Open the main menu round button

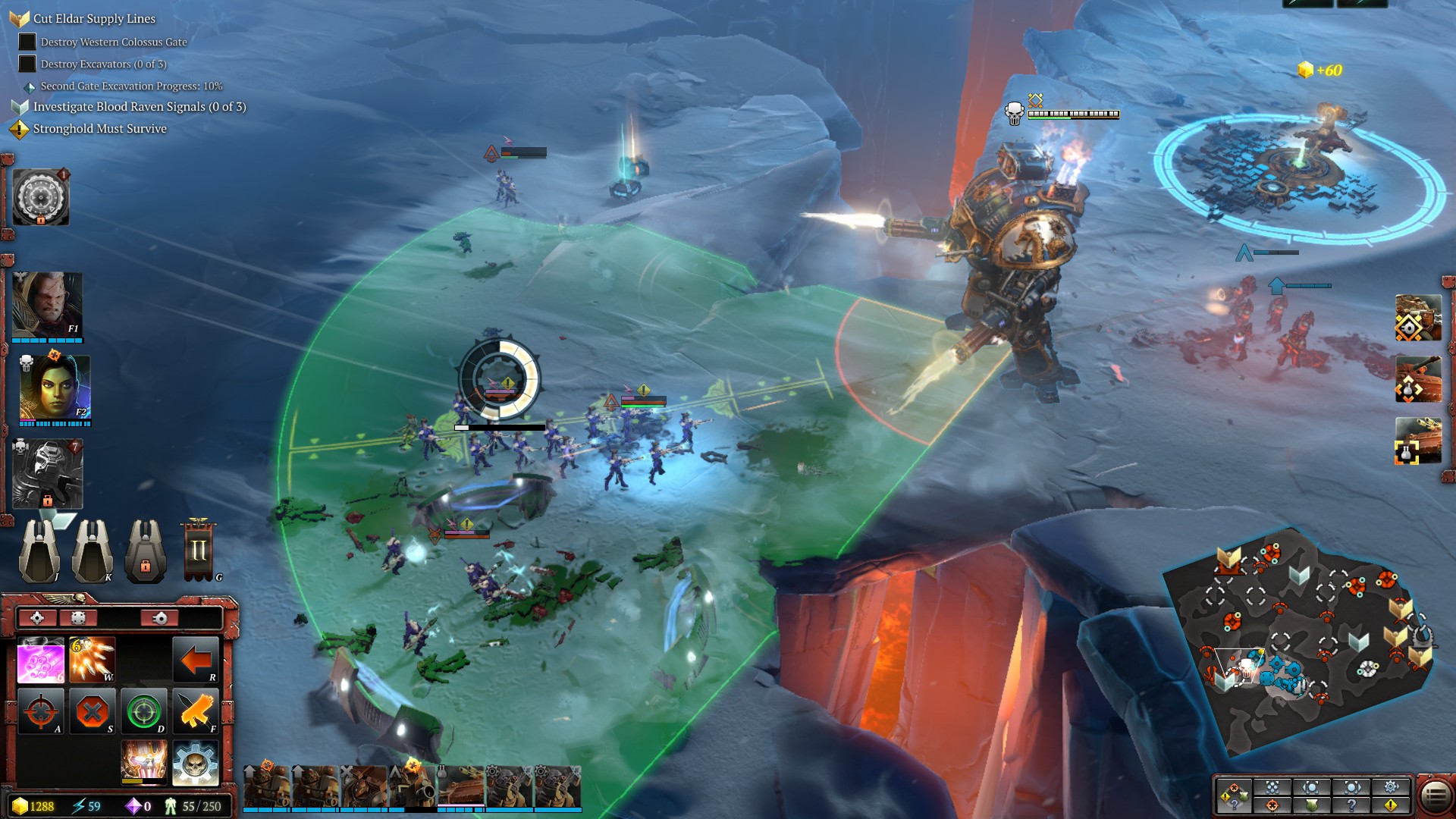click(x=1435, y=795)
